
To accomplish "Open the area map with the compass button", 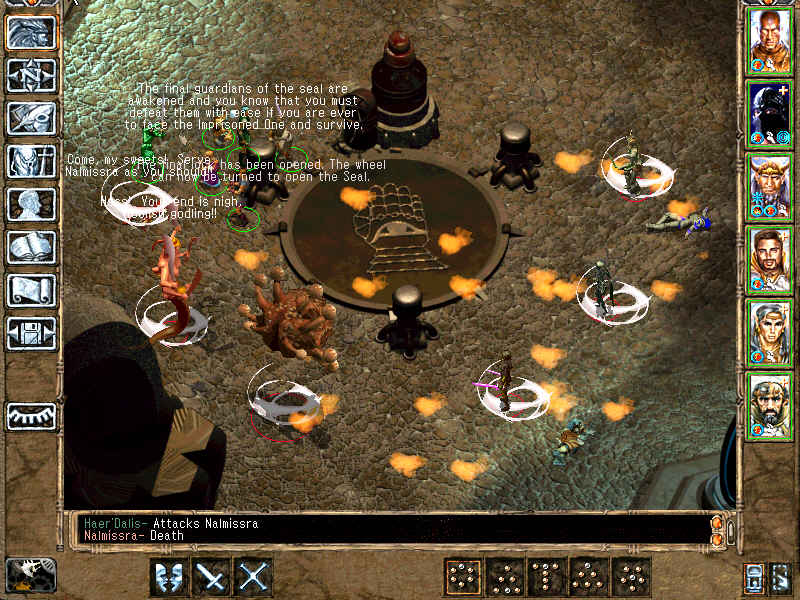I will pyautogui.click(x=31, y=75).
